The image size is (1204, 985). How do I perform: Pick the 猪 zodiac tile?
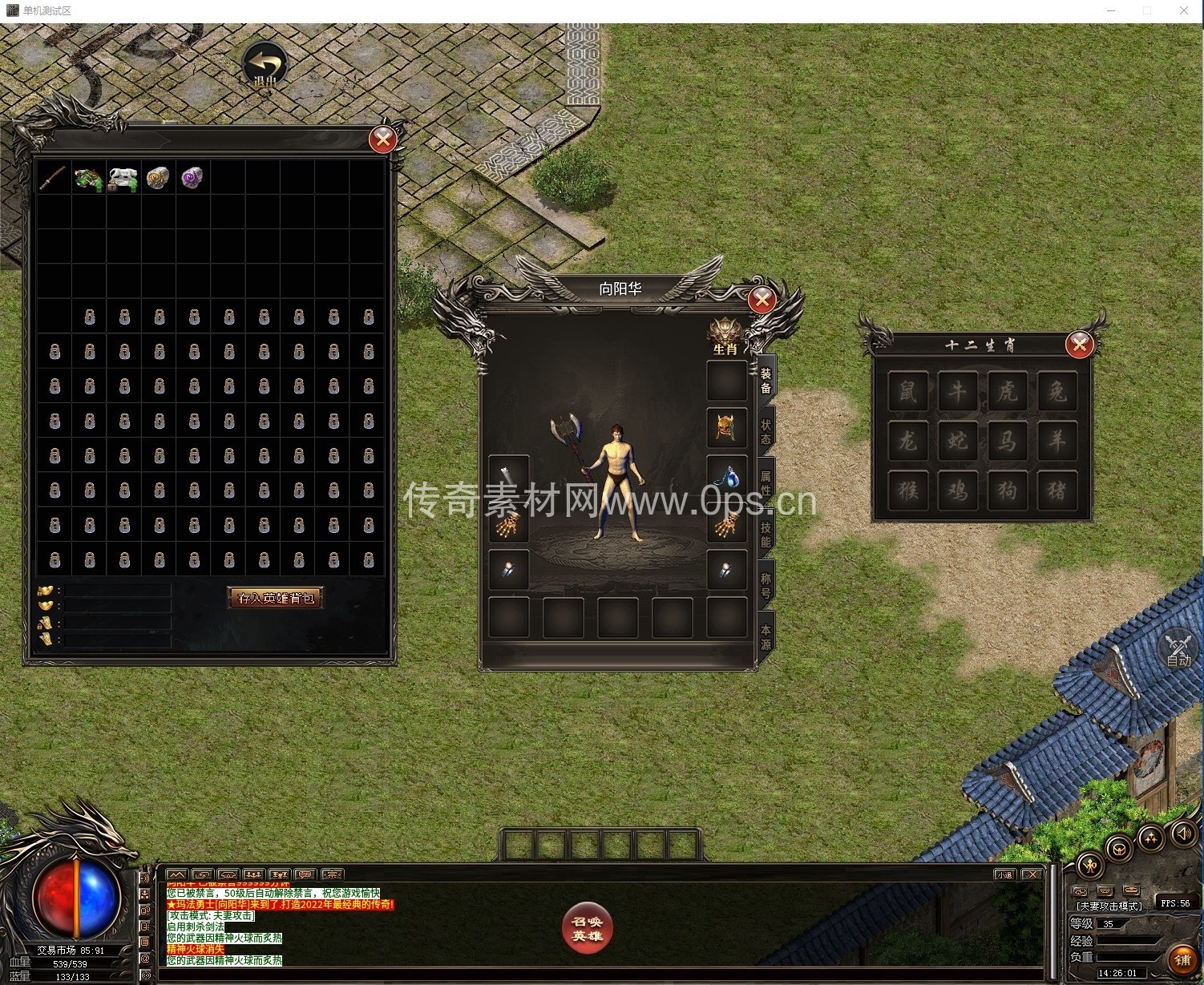pyautogui.click(x=1057, y=490)
